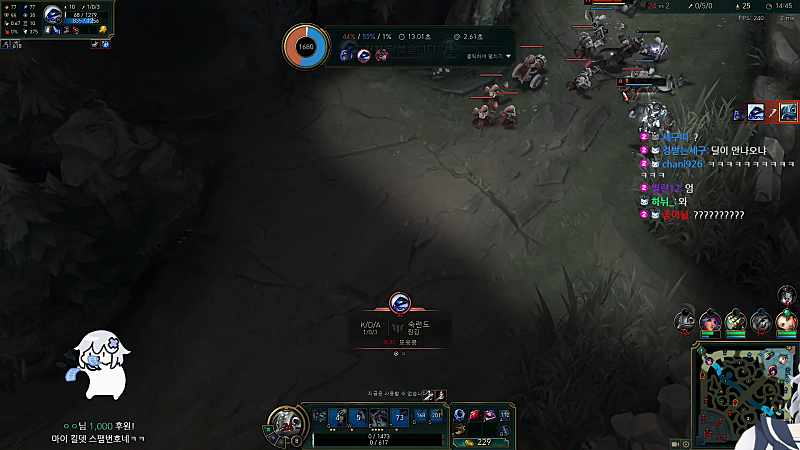The height and width of the screenshot is (450, 800).
Task: Click the first killer champion icon in recap
Action: (x=347, y=55)
